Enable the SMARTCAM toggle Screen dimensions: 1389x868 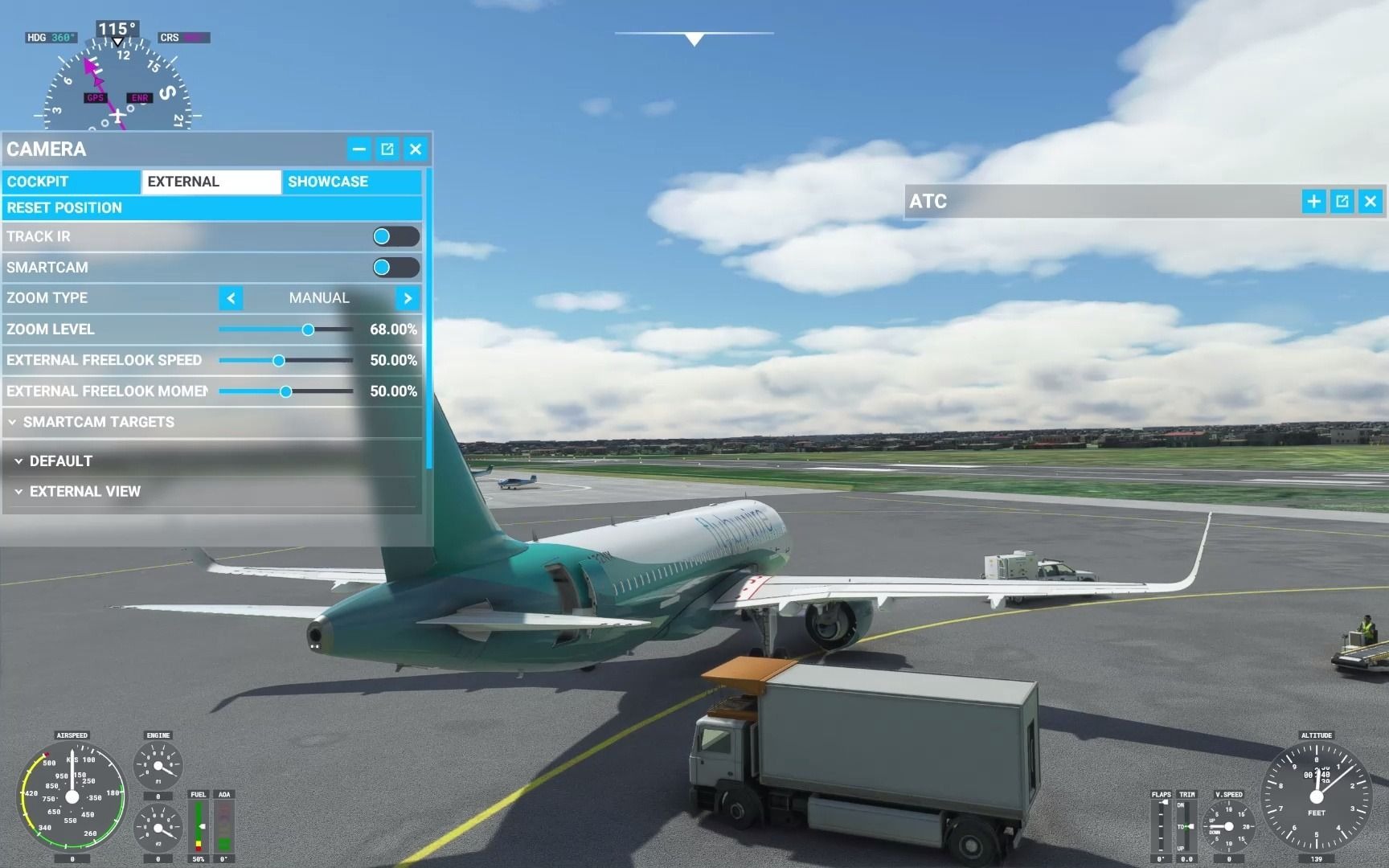396,267
